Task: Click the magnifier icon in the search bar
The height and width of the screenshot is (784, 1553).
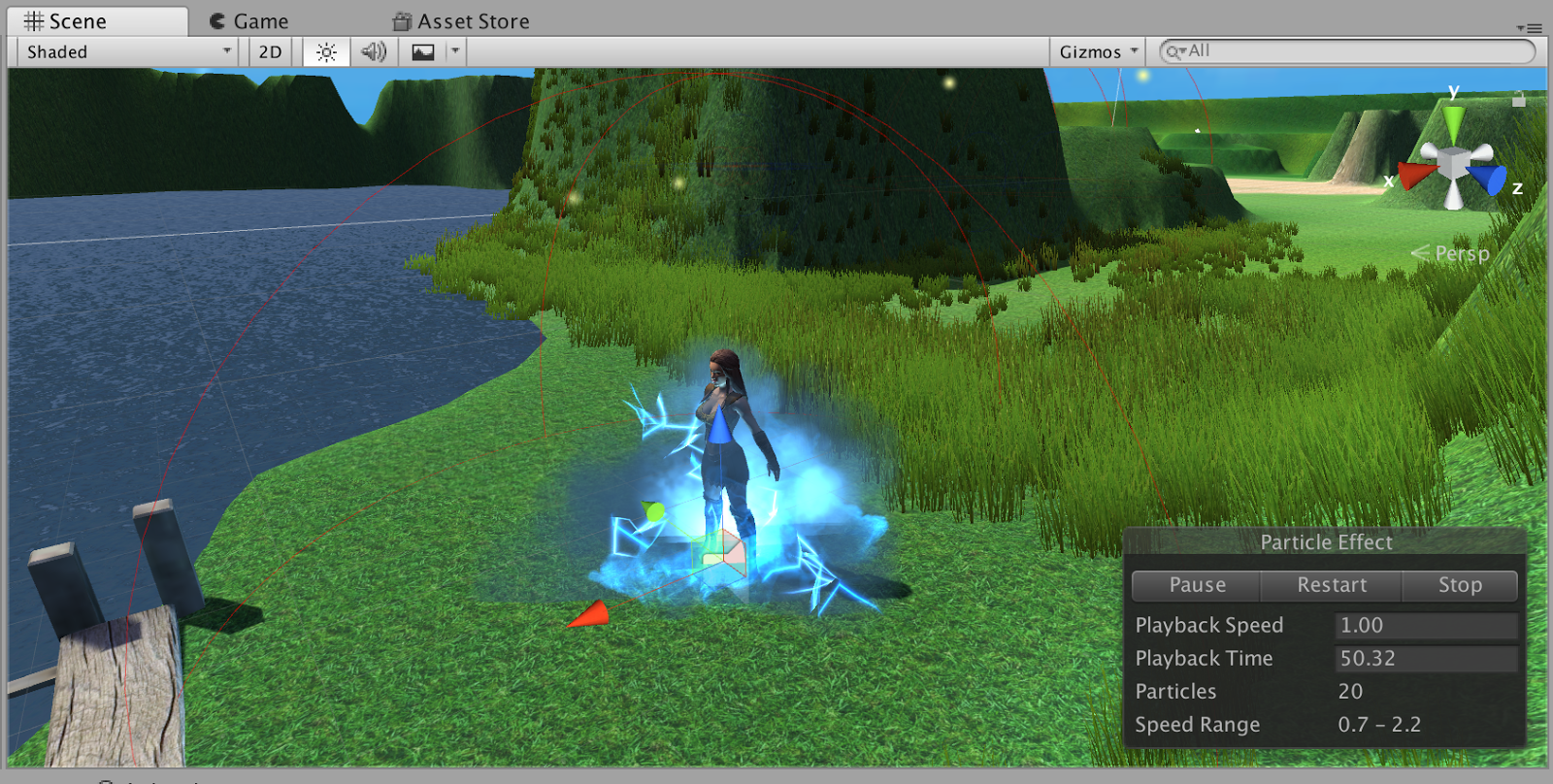Action: (x=1173, y=51)
